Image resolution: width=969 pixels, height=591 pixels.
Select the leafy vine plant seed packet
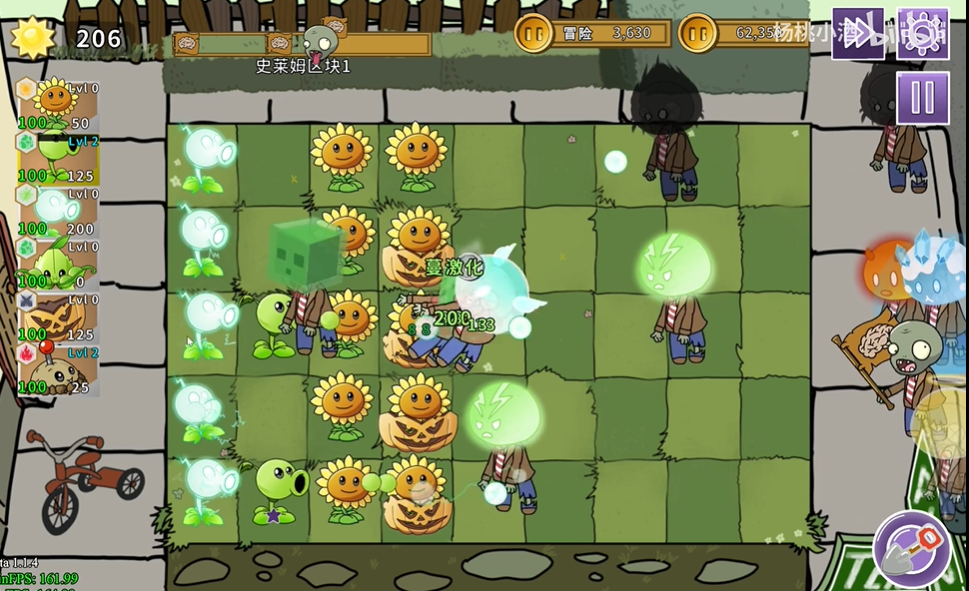click(x=58, y=264)
